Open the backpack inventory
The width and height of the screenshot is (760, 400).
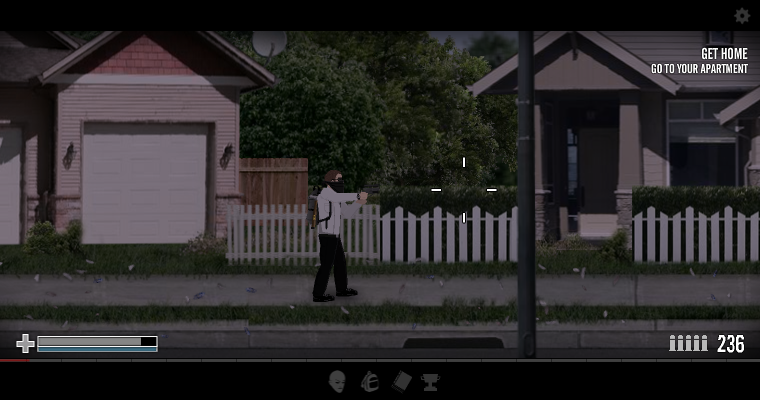tap(369, 381)
